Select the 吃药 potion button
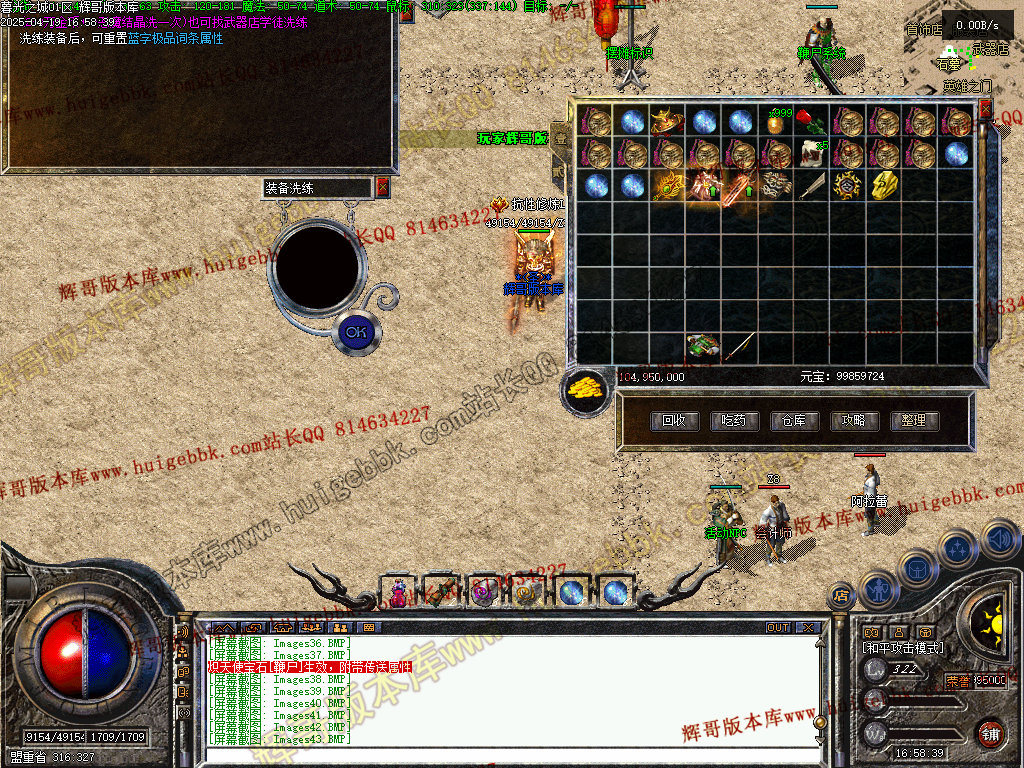This screenshot has width=1024, height=768. click(x=733, y=421)
